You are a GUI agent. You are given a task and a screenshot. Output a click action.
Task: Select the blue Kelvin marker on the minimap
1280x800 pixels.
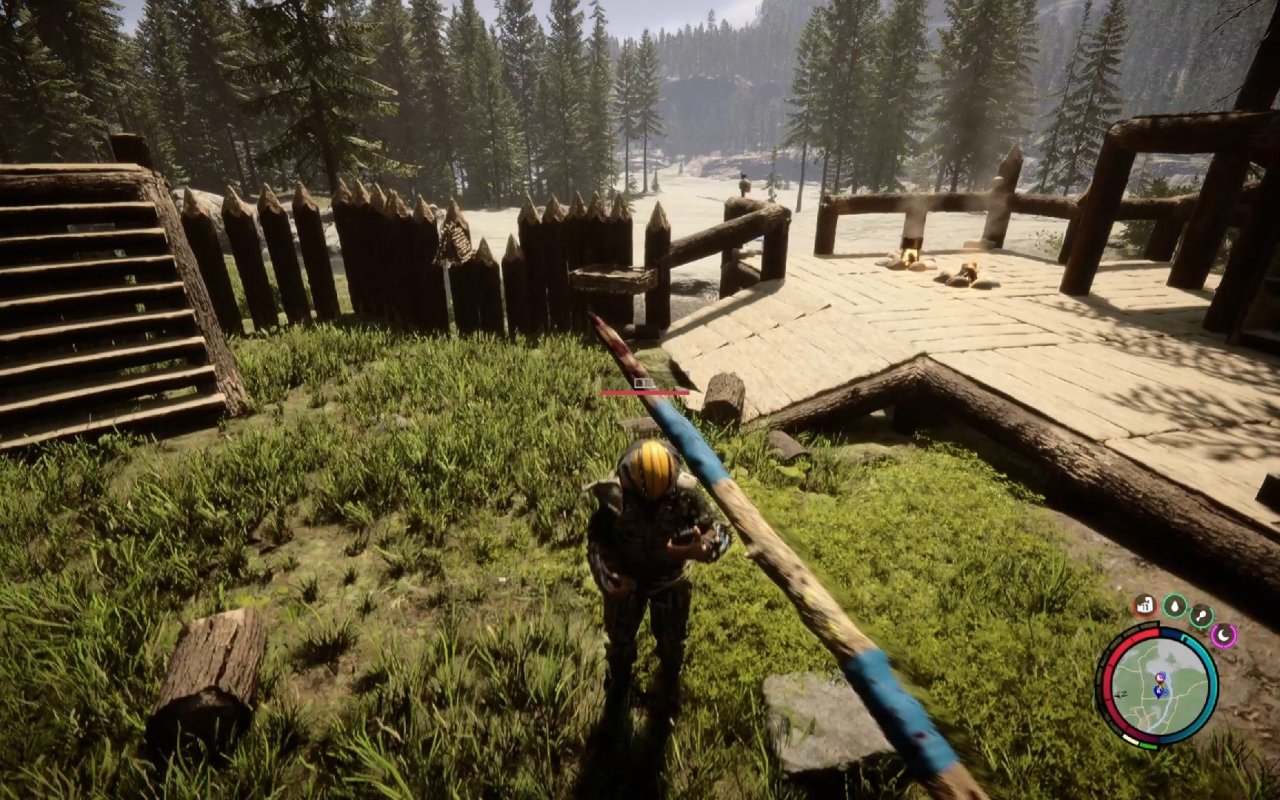1159,692
